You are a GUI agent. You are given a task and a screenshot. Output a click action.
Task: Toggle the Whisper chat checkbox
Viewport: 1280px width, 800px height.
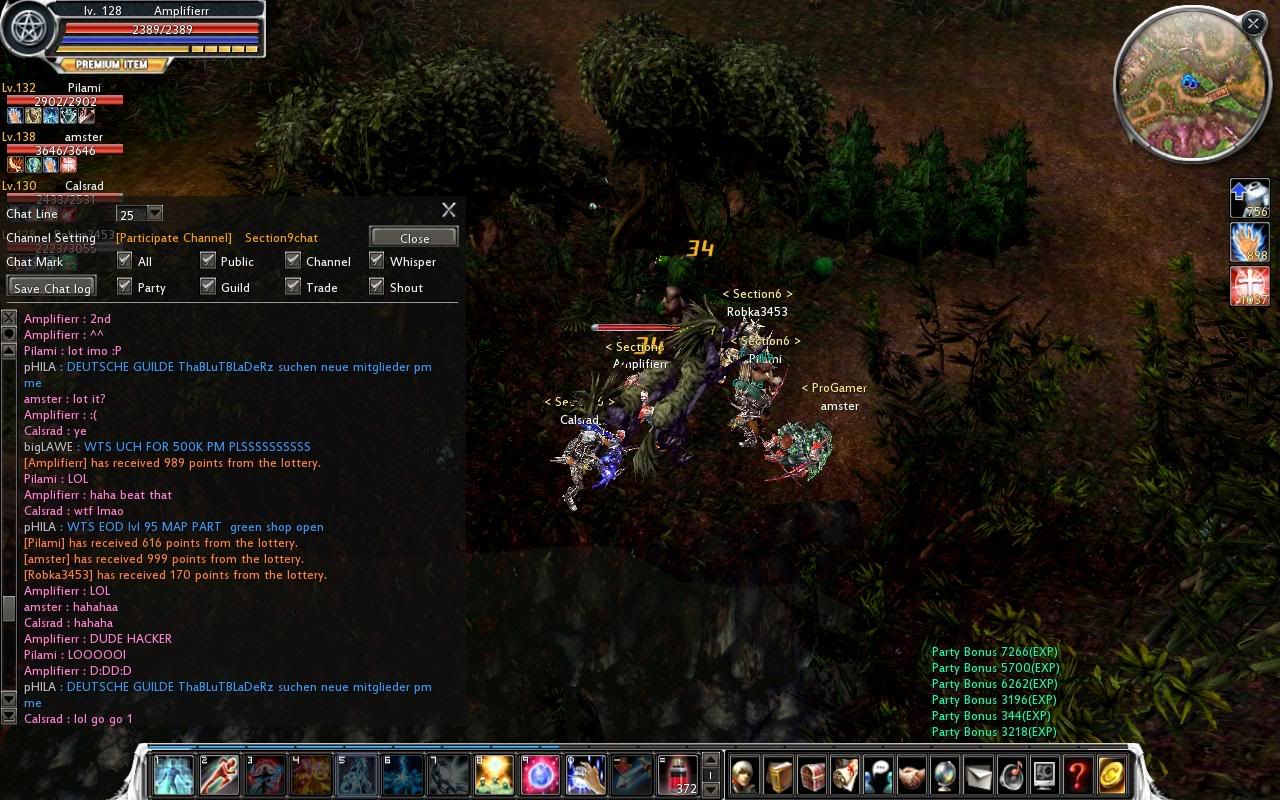click(377, 260)
